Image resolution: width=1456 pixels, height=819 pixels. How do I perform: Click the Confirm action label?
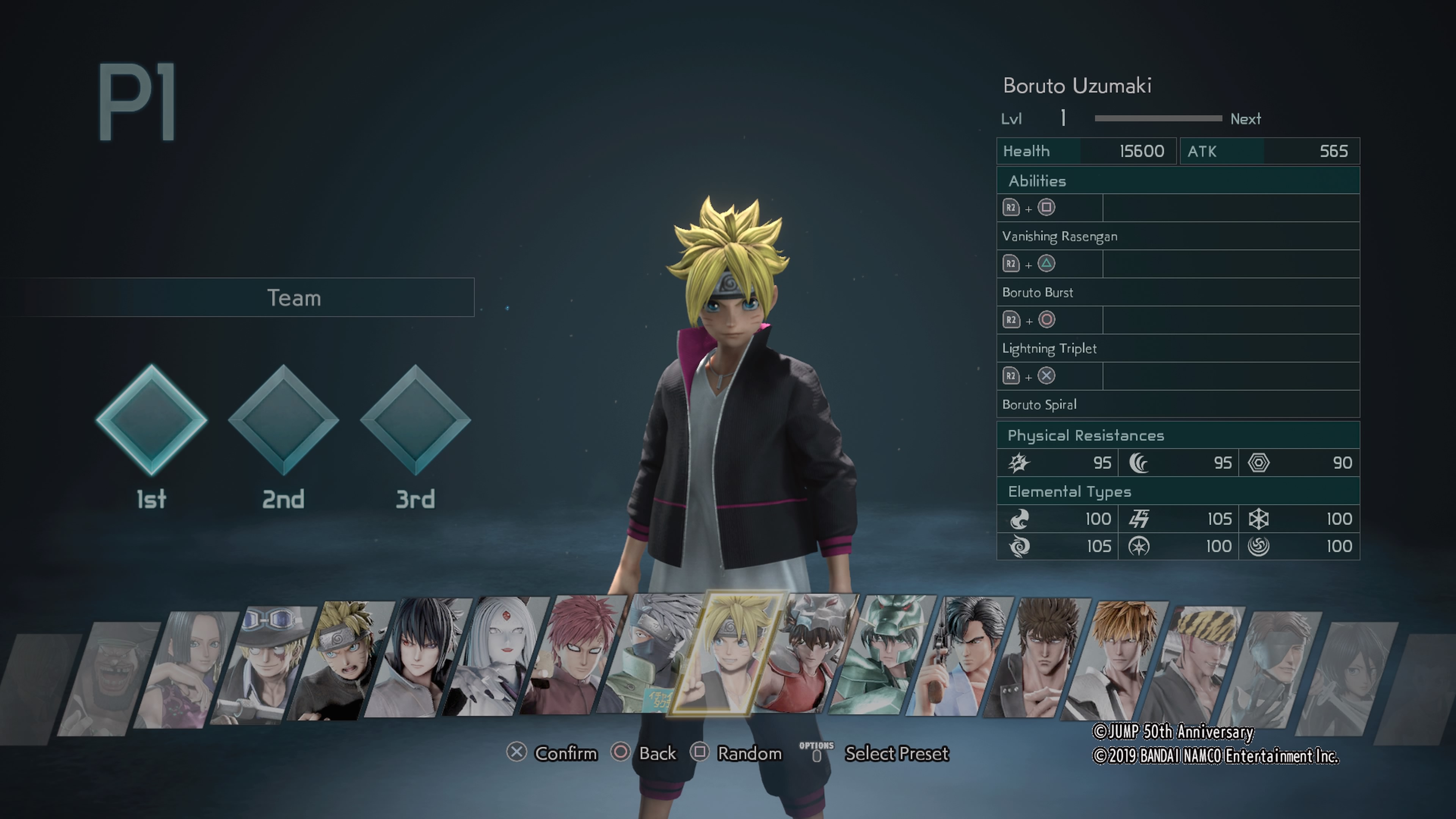click(566, 753)
